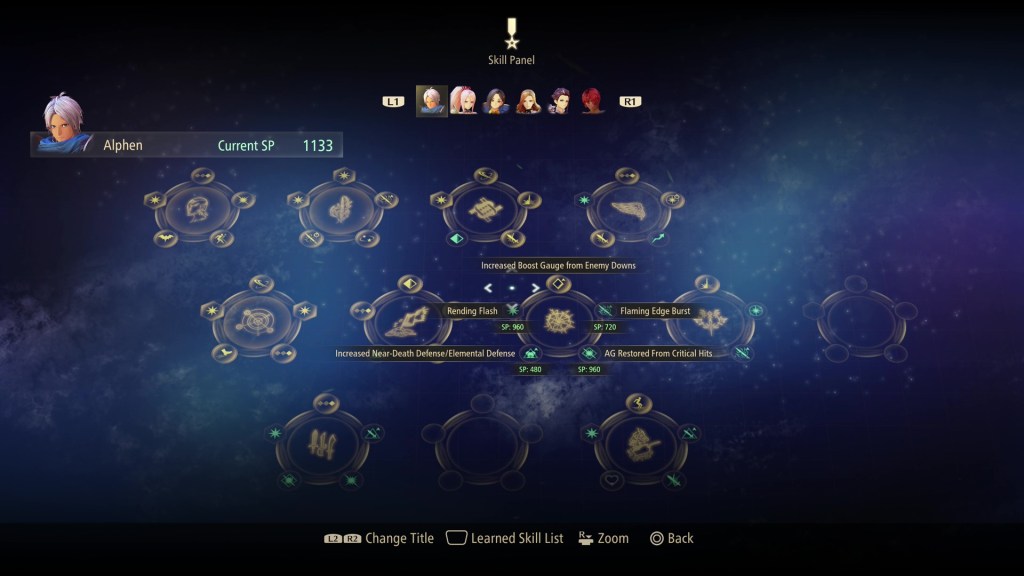Image resolution: width=1024 pixels, height=576 pixels.
Task: Select the skill panel with heart node
Action: (640, 441)
